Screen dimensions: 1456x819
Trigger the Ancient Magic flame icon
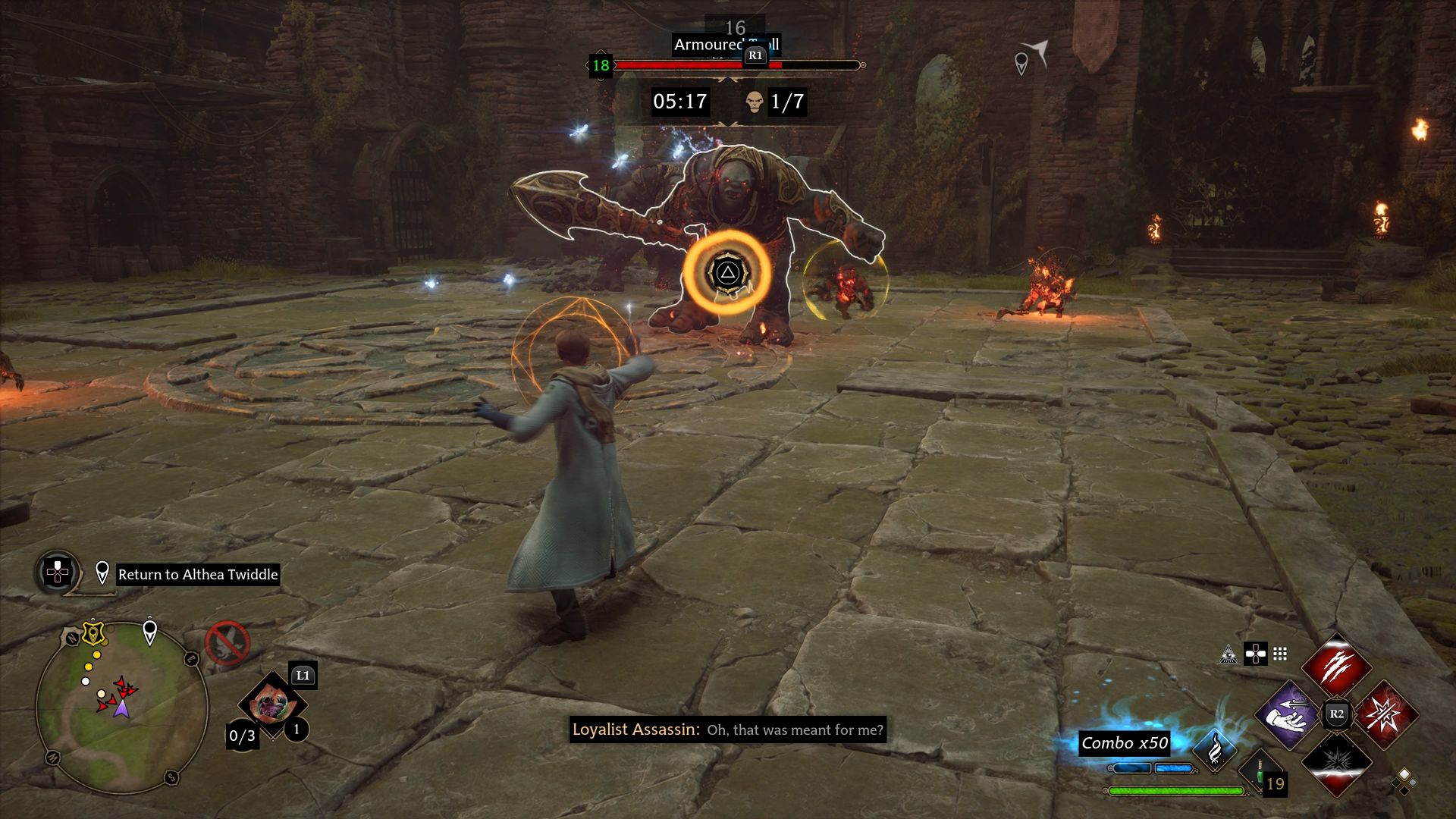pos(1215,750)
